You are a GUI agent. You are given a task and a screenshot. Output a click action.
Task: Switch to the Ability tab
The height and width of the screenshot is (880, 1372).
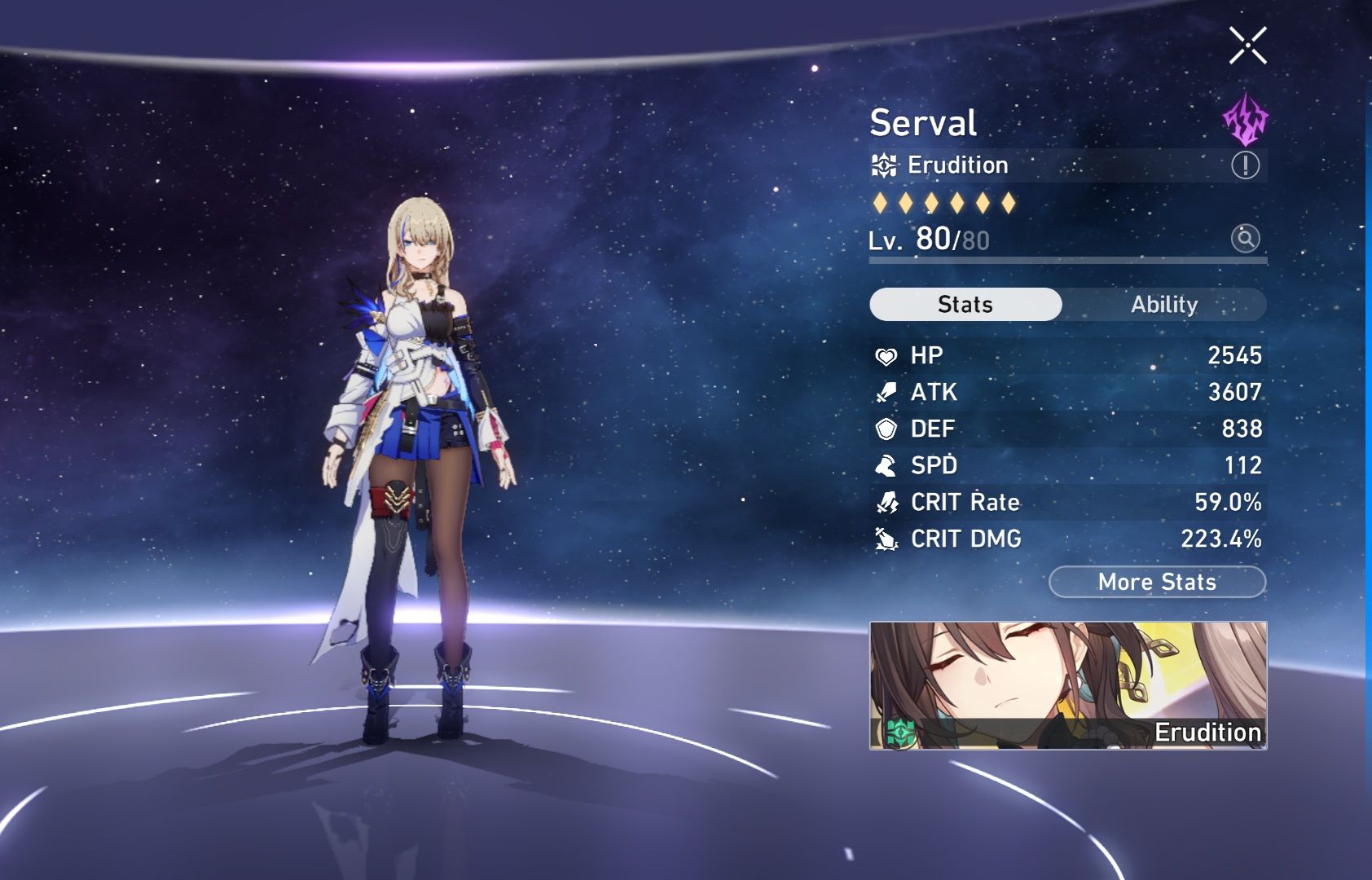(x=1163, y=304)
